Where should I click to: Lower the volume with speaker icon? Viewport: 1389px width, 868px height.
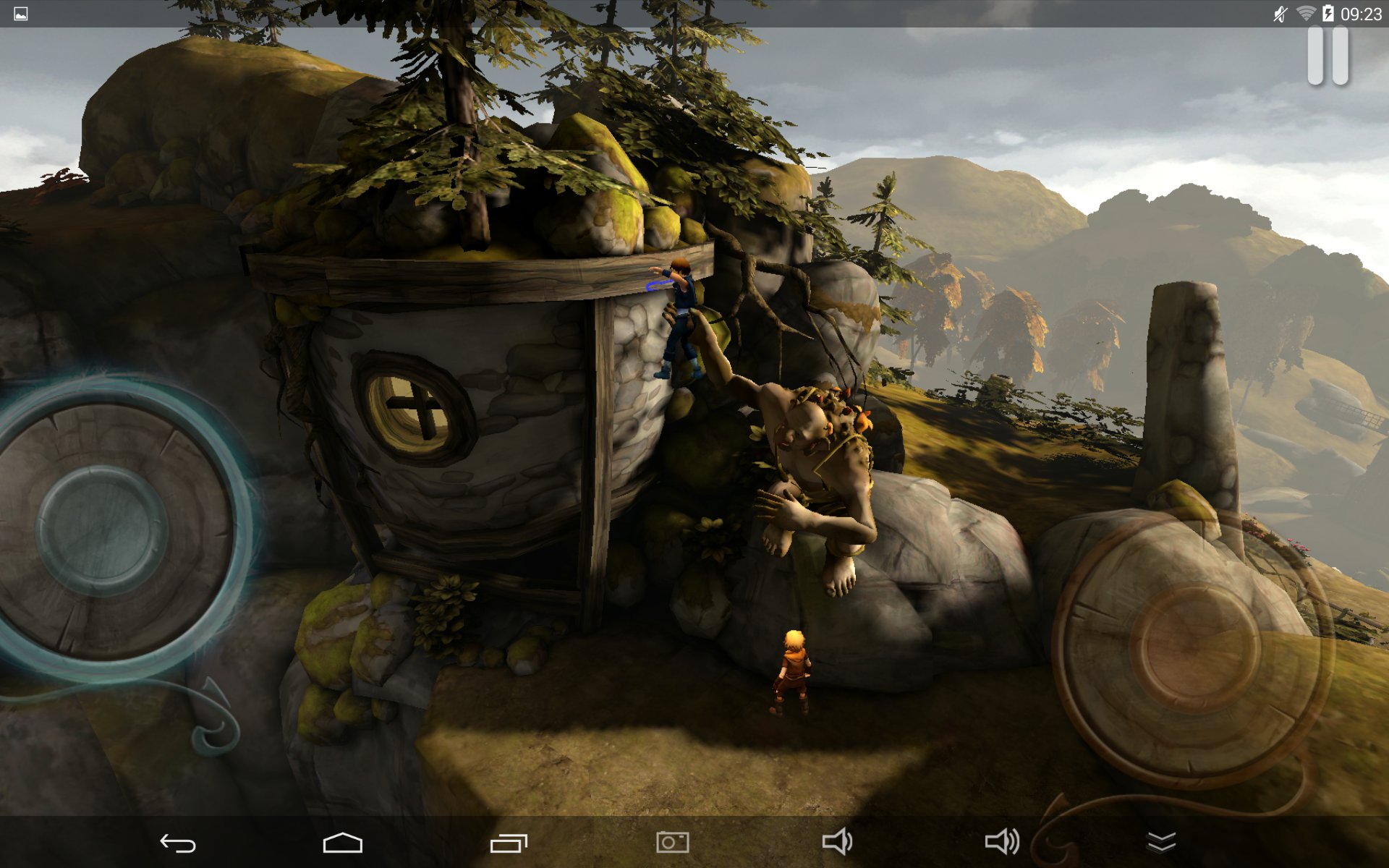coord(837,843)
